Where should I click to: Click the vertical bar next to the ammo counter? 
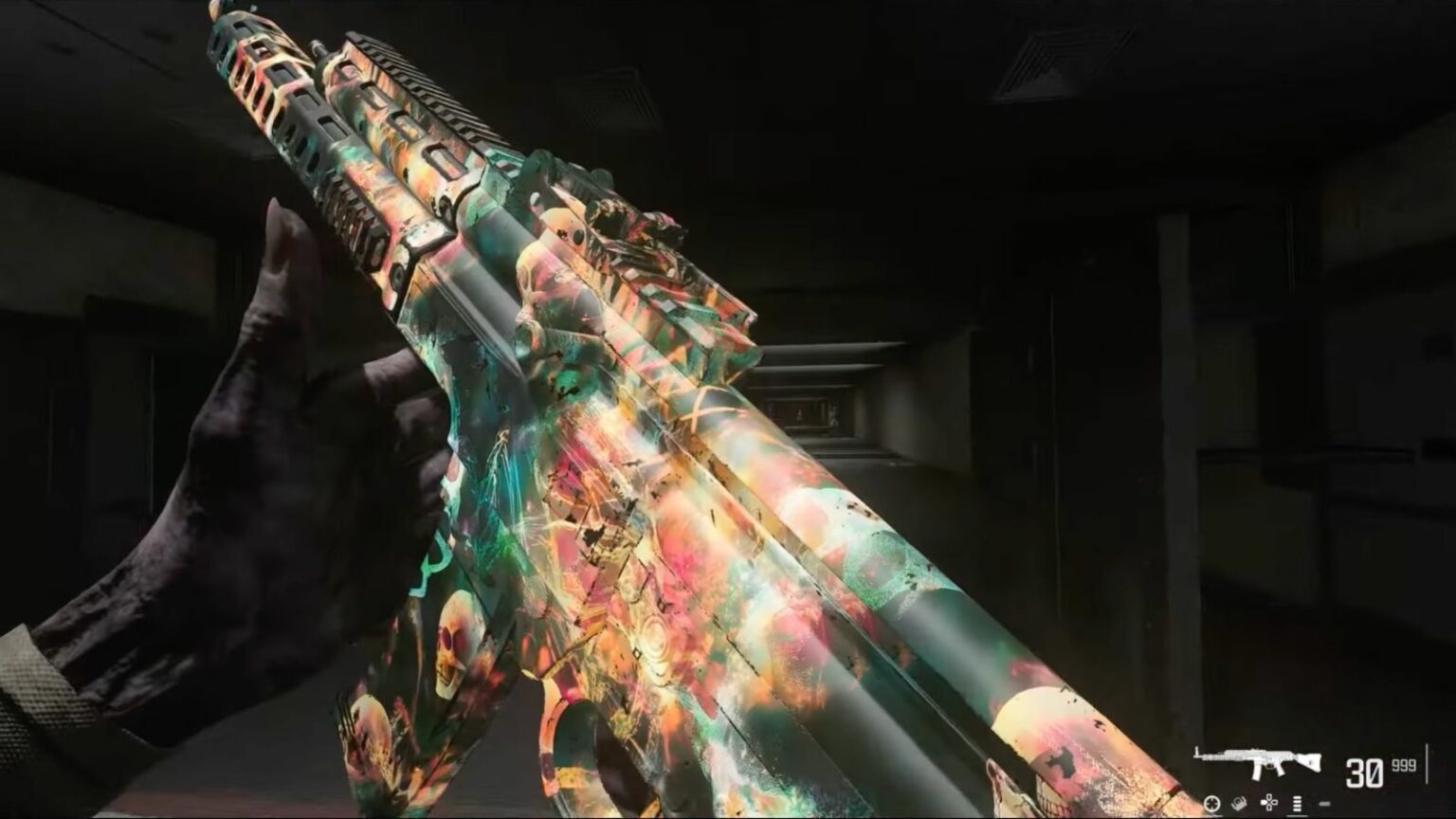coord(1428,763)
